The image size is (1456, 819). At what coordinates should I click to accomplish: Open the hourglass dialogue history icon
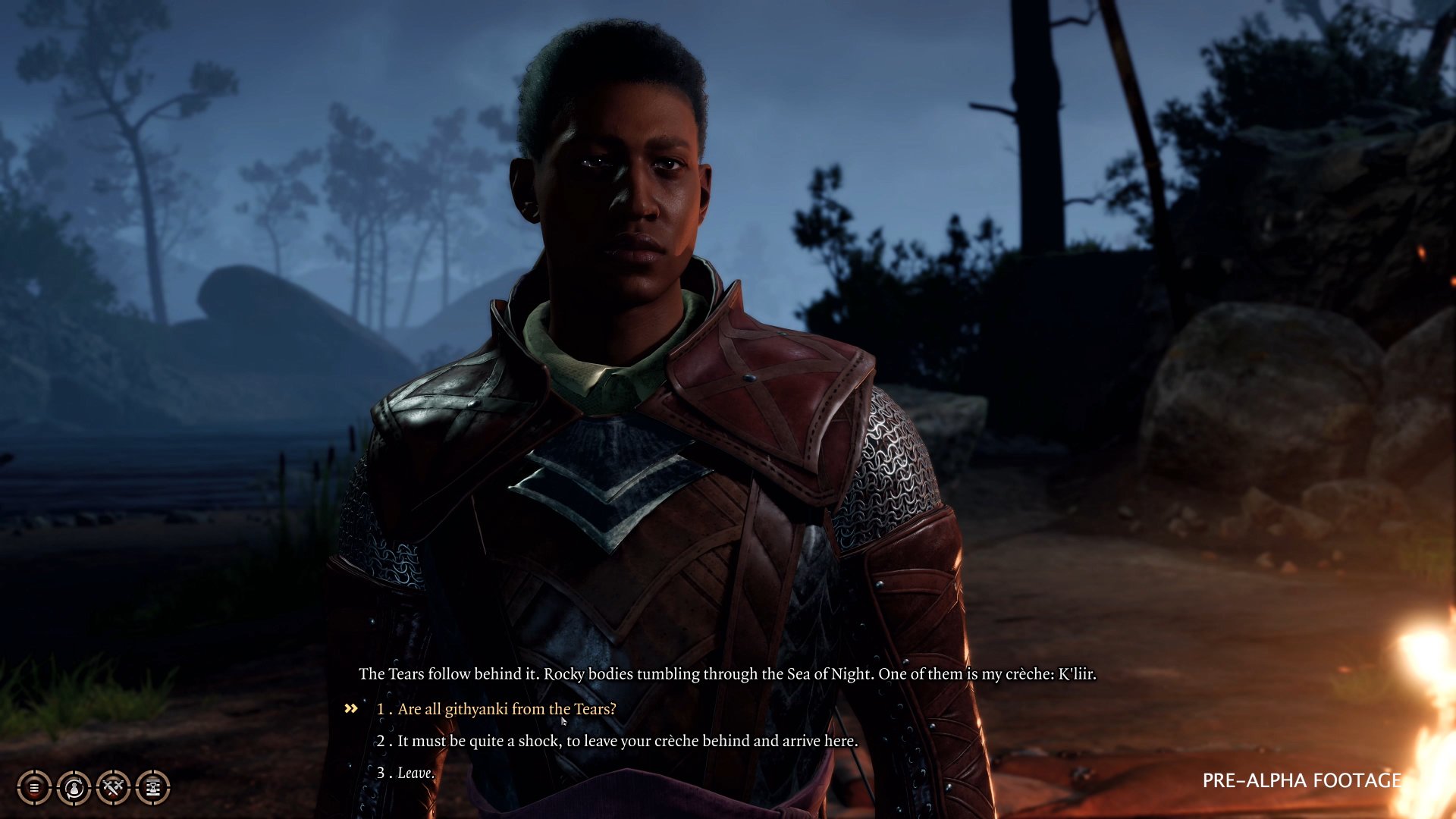click(x=152, y=788)
